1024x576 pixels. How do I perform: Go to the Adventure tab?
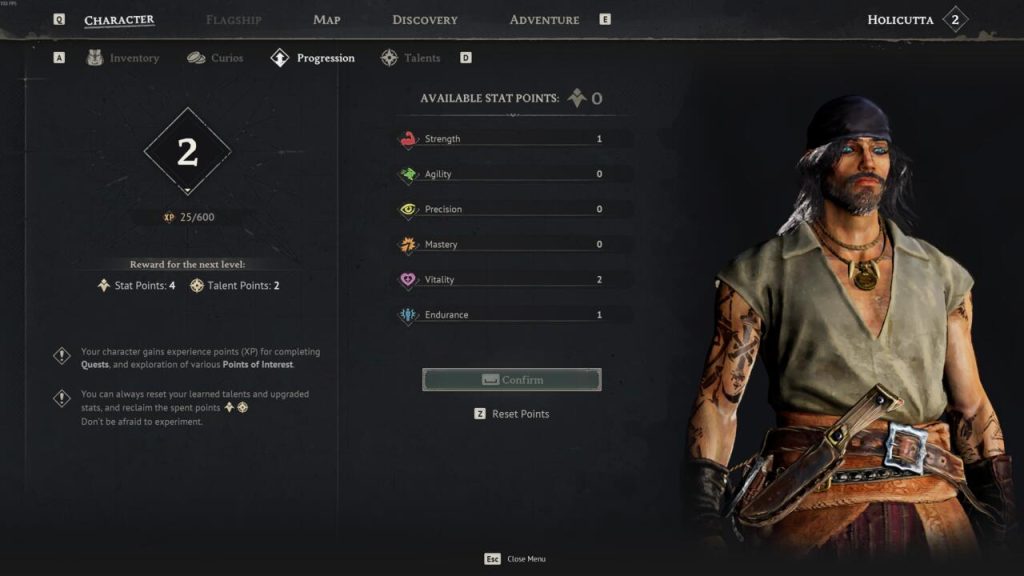pyautogui.click(x=544, y=20)
